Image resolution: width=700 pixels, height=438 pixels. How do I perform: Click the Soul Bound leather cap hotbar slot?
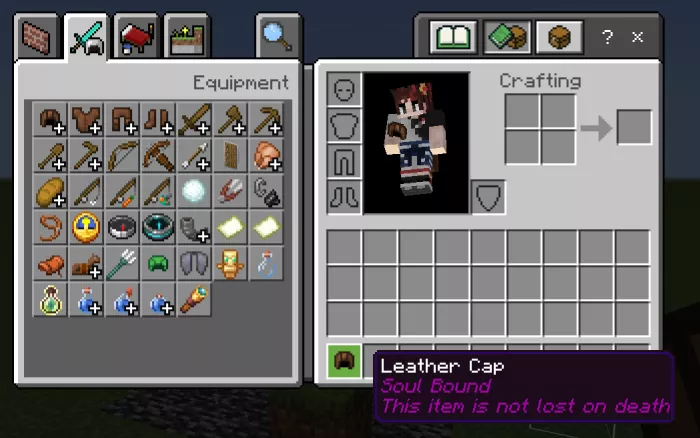point(344,361)
